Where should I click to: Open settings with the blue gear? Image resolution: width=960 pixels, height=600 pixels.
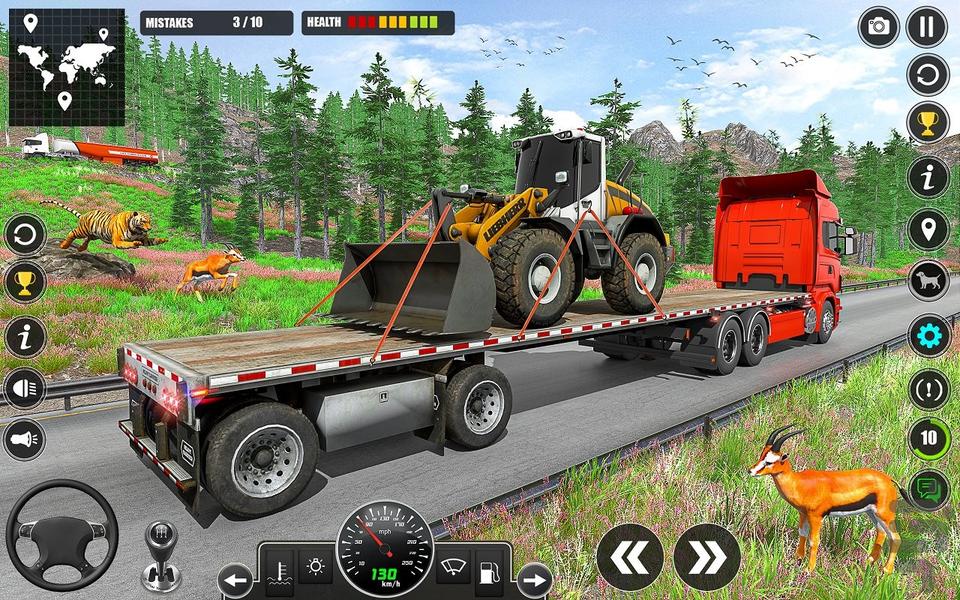tap(928, 334)
